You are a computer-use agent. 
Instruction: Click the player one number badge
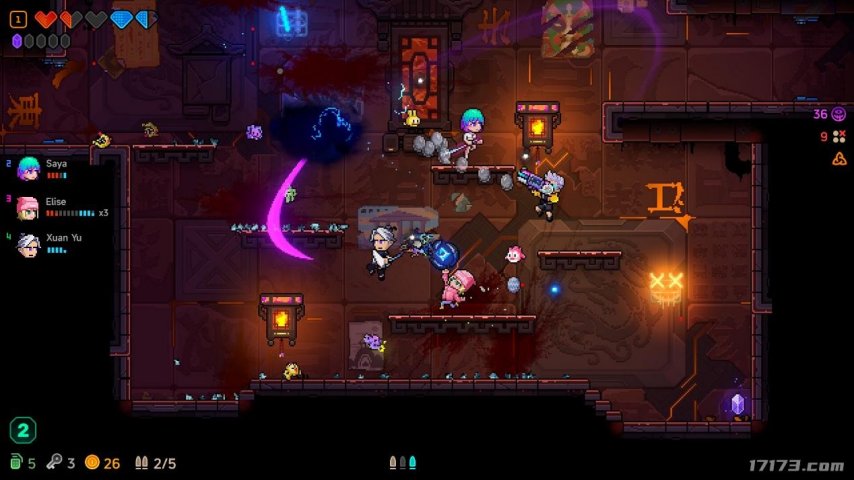(18, 19)
